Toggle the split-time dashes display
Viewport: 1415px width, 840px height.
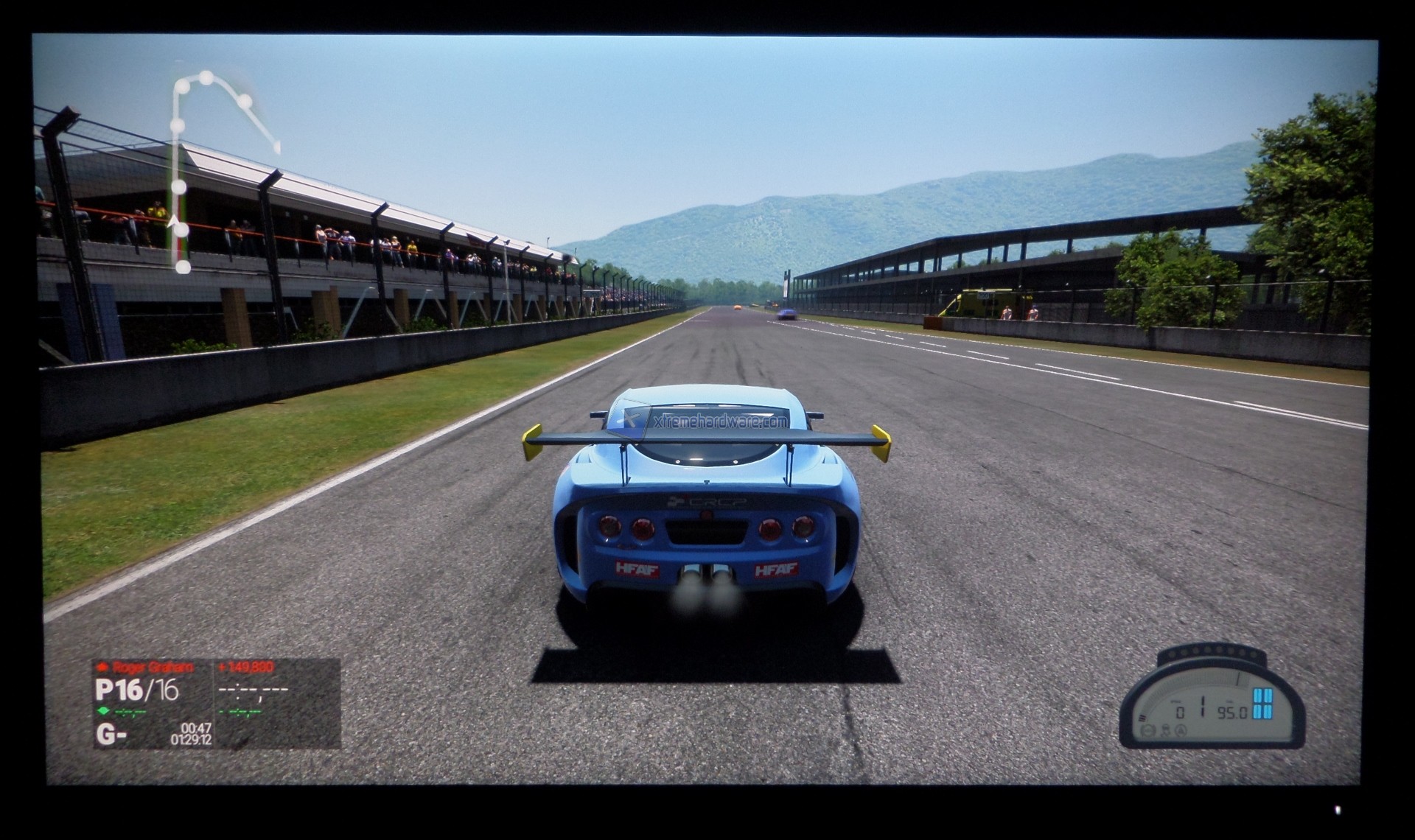click(254, 691)
